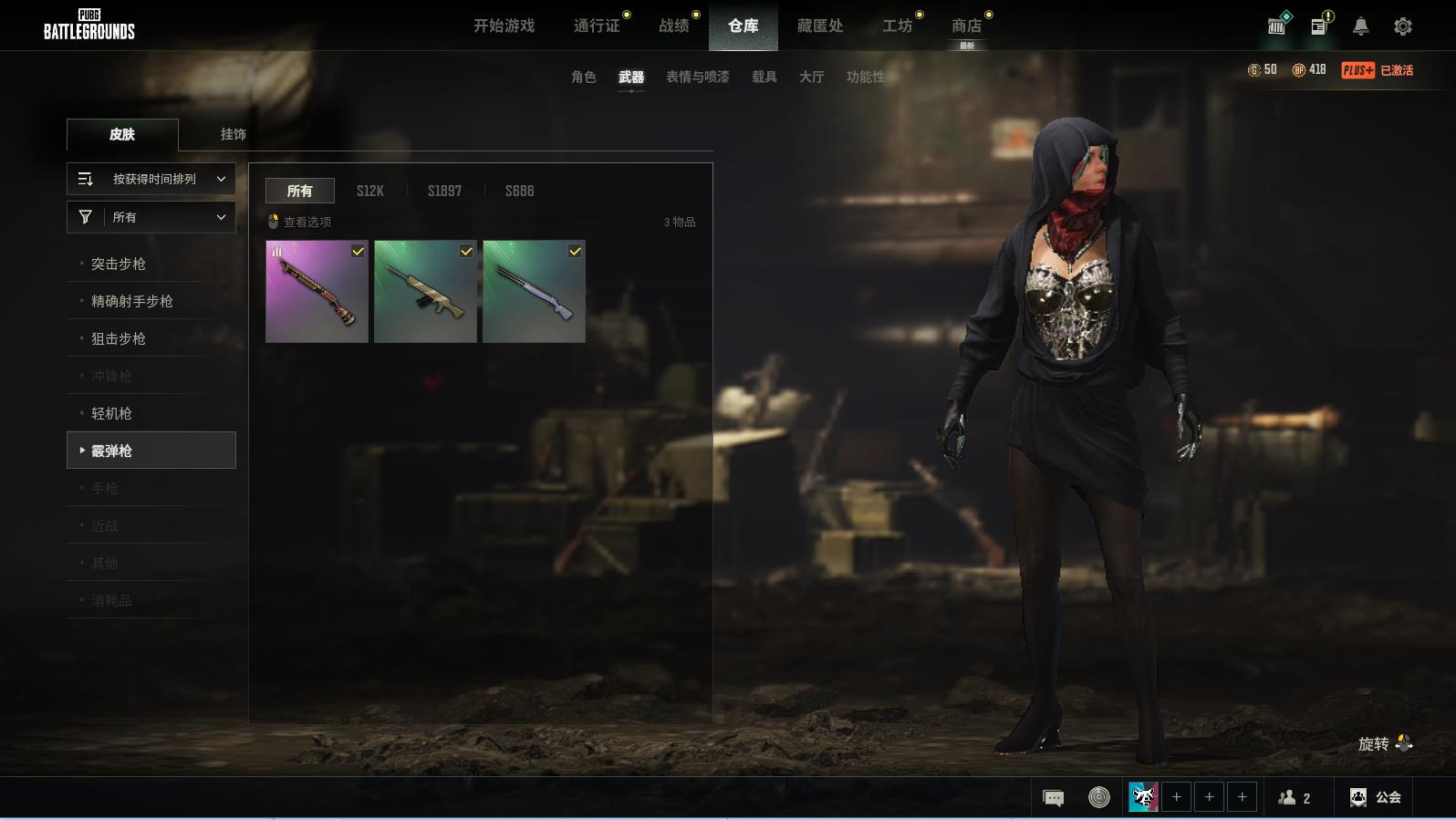
Task: Open the chat window icon
Action: 1053,798
